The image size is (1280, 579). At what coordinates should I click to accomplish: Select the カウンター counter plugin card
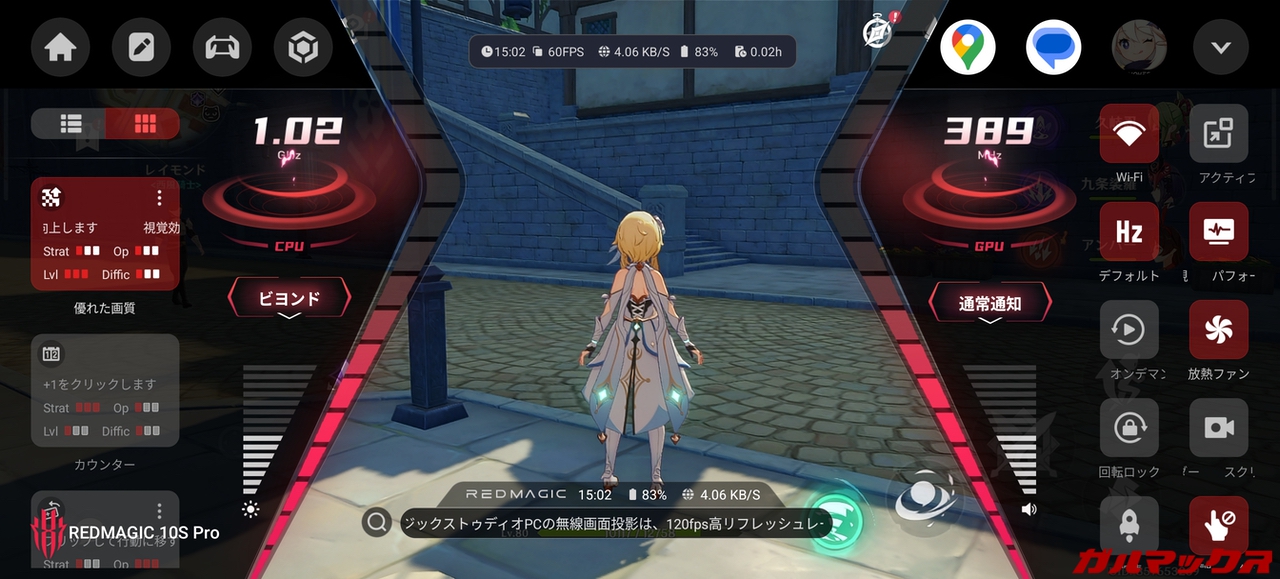point(105,390)
